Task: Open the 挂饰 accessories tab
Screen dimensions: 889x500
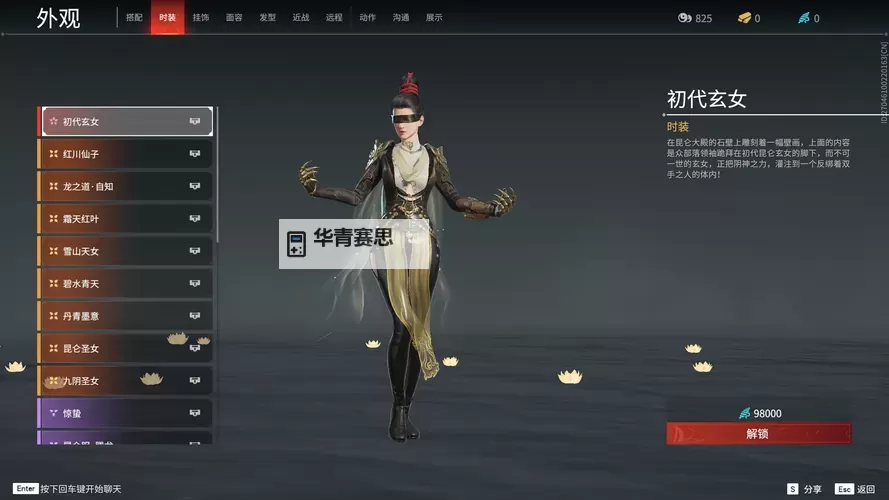Action: coord(201,18)
